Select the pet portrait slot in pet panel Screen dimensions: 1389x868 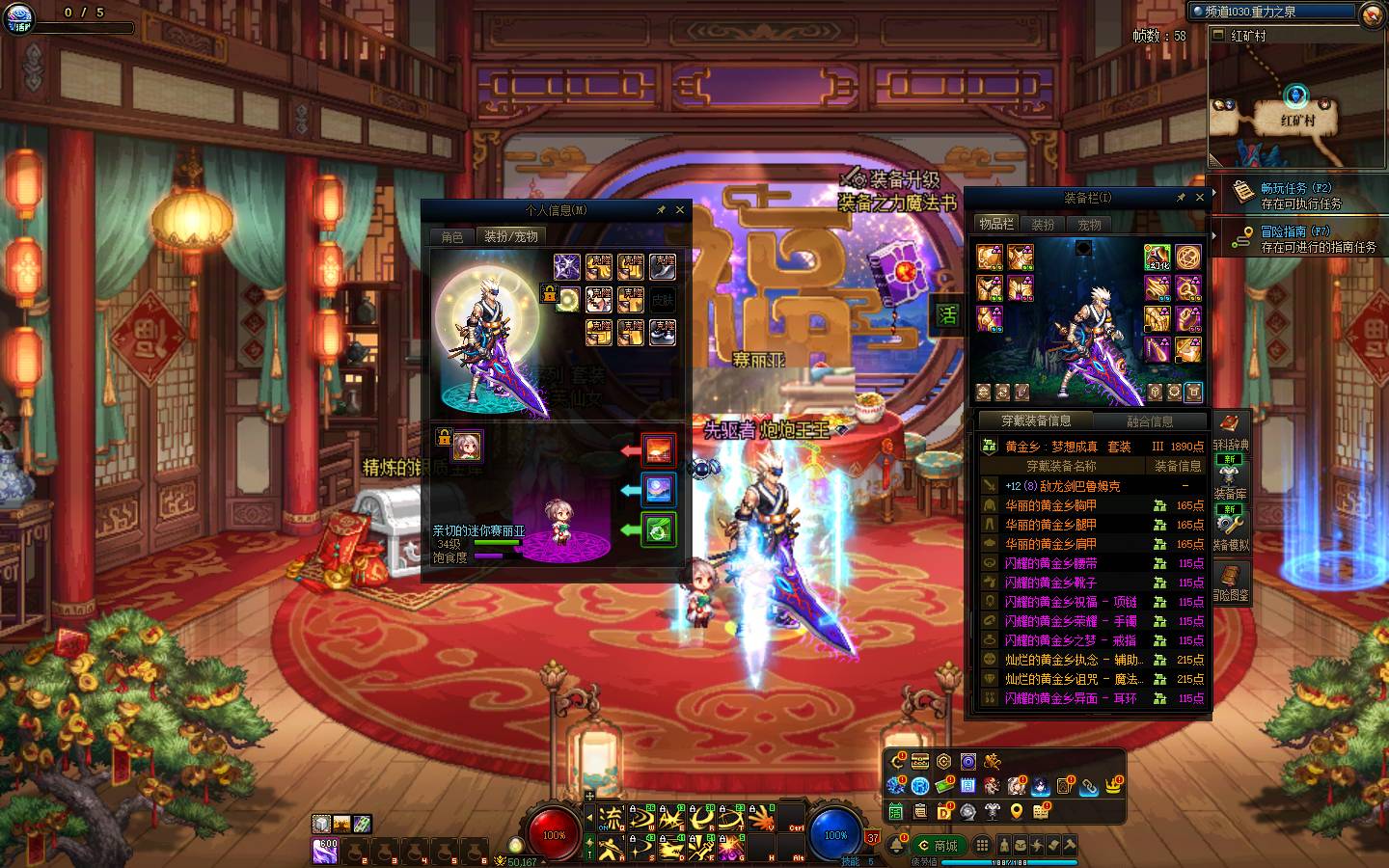(468, 446)
